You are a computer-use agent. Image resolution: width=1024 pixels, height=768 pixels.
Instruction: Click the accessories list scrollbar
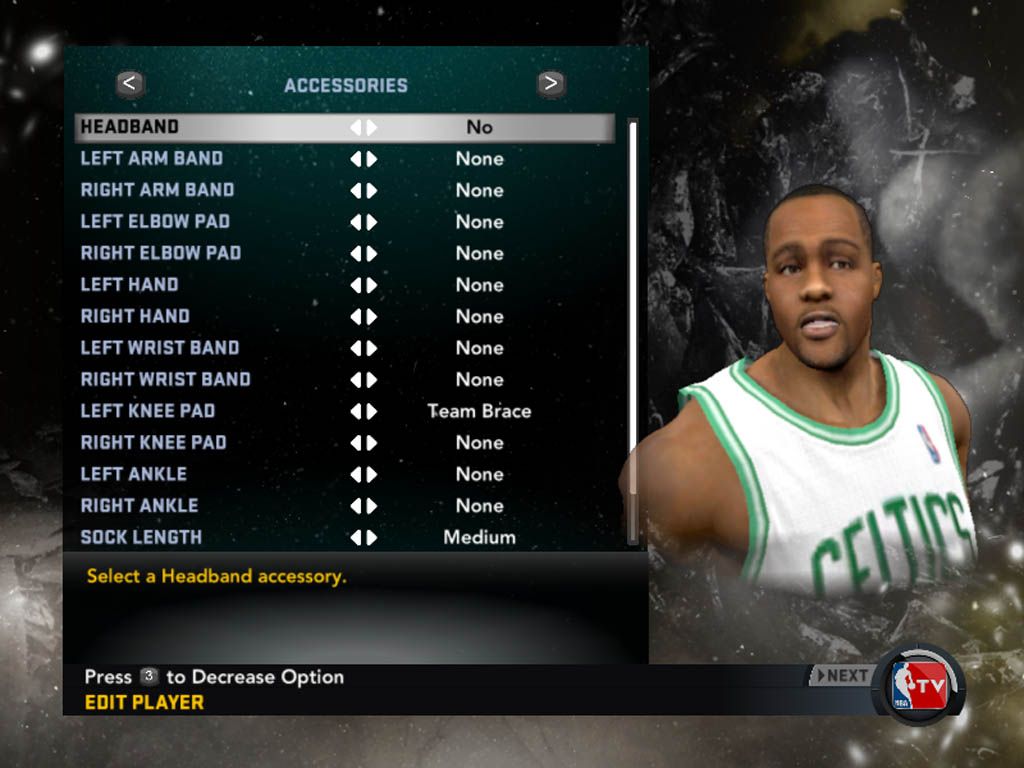(x=632, y=330)
